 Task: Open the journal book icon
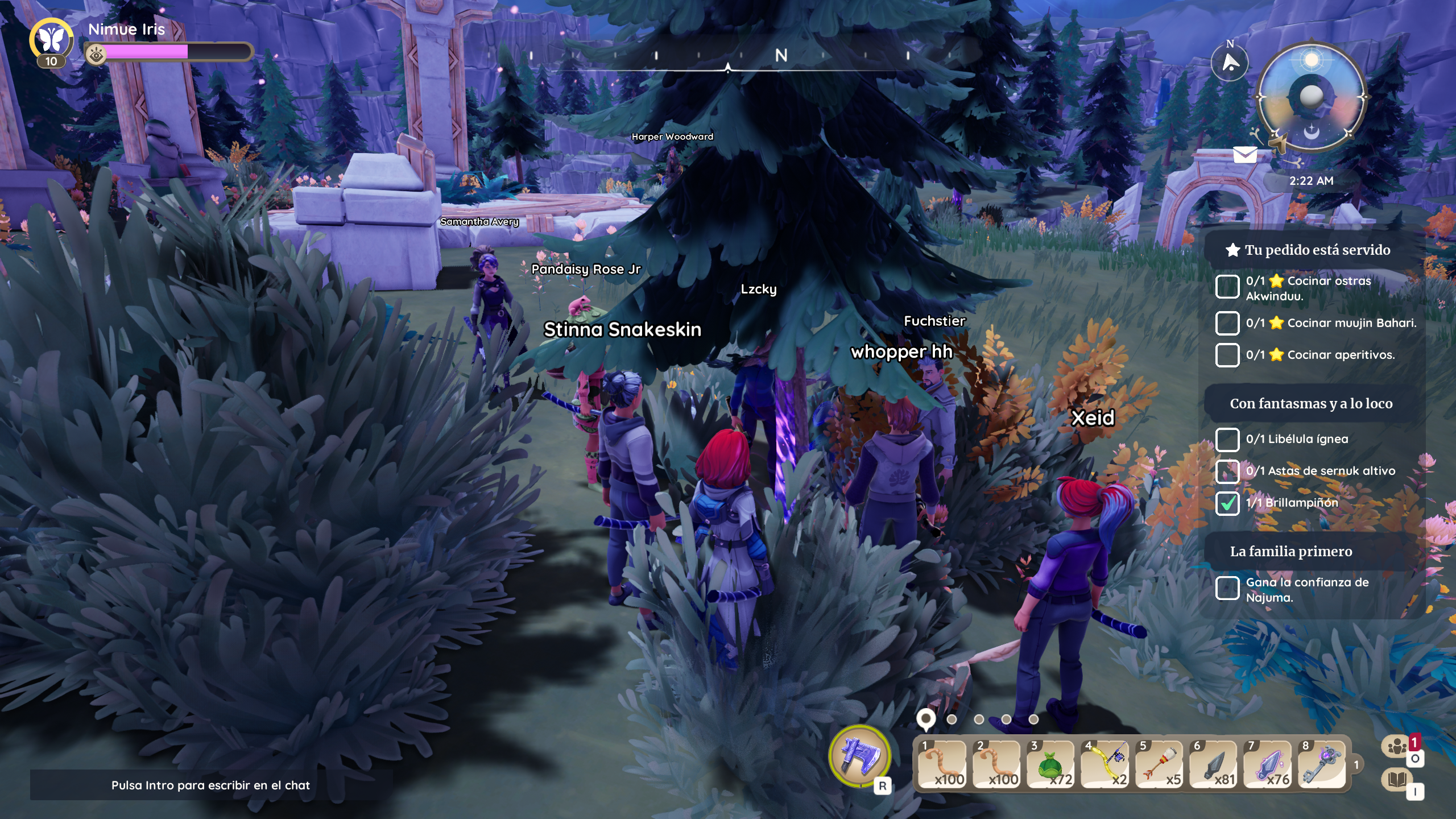(1397, 779)
